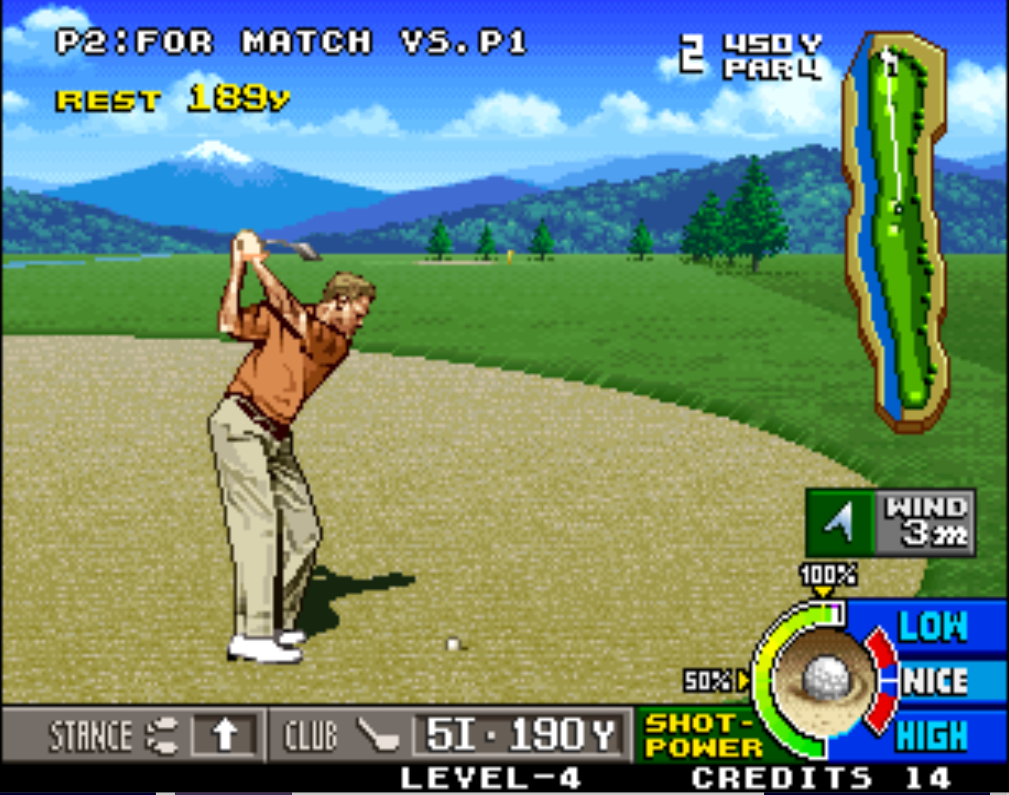Viewport: 1009px width, 795px height.
Task: Choose the 5I 190Y club selector
Action: point(520,736)
